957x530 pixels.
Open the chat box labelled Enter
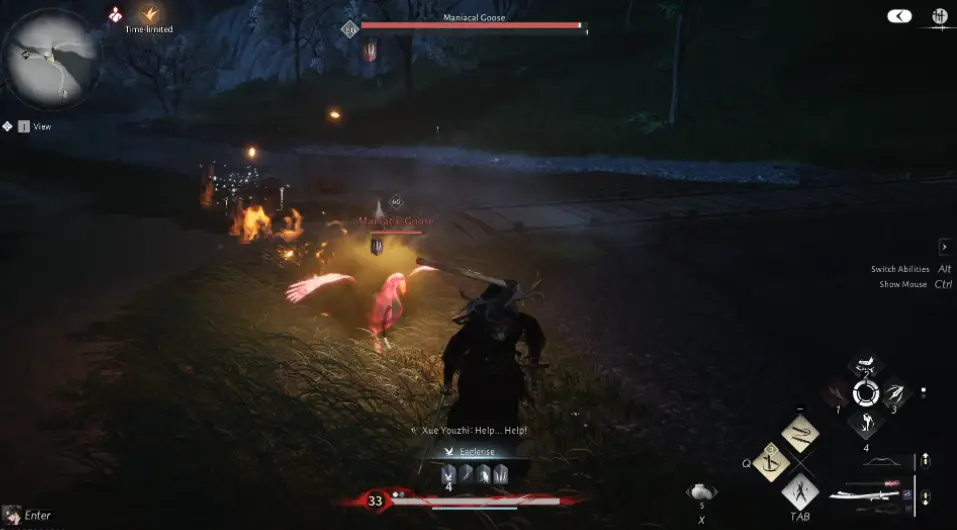pyautogui.click(x=28, y=516)
